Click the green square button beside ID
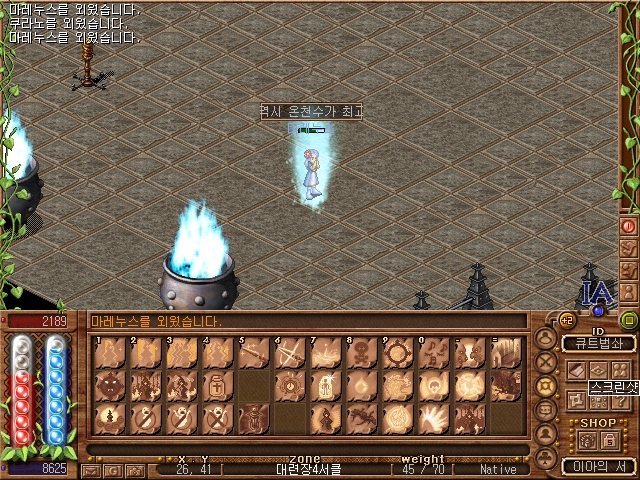640x480 pixels. [x=628, y=320]
